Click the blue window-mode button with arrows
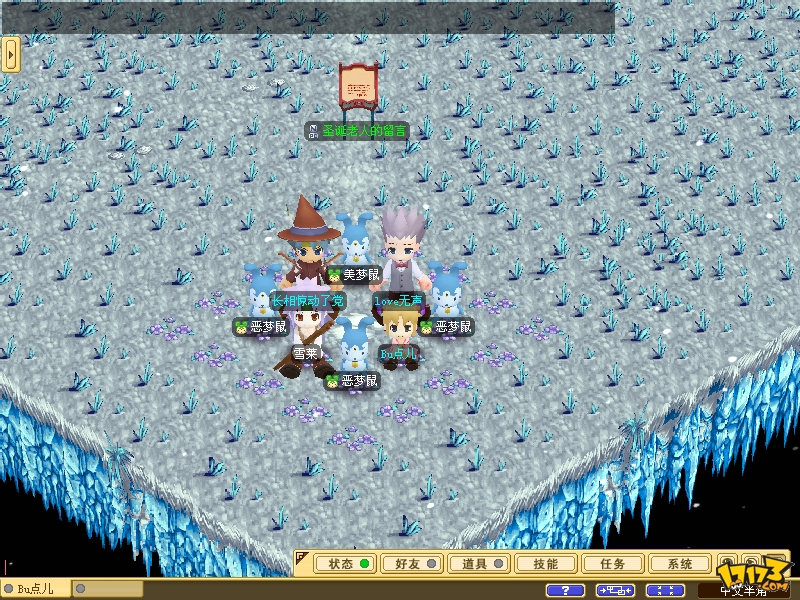Screen dimensions: 800x600 point(616,590)
